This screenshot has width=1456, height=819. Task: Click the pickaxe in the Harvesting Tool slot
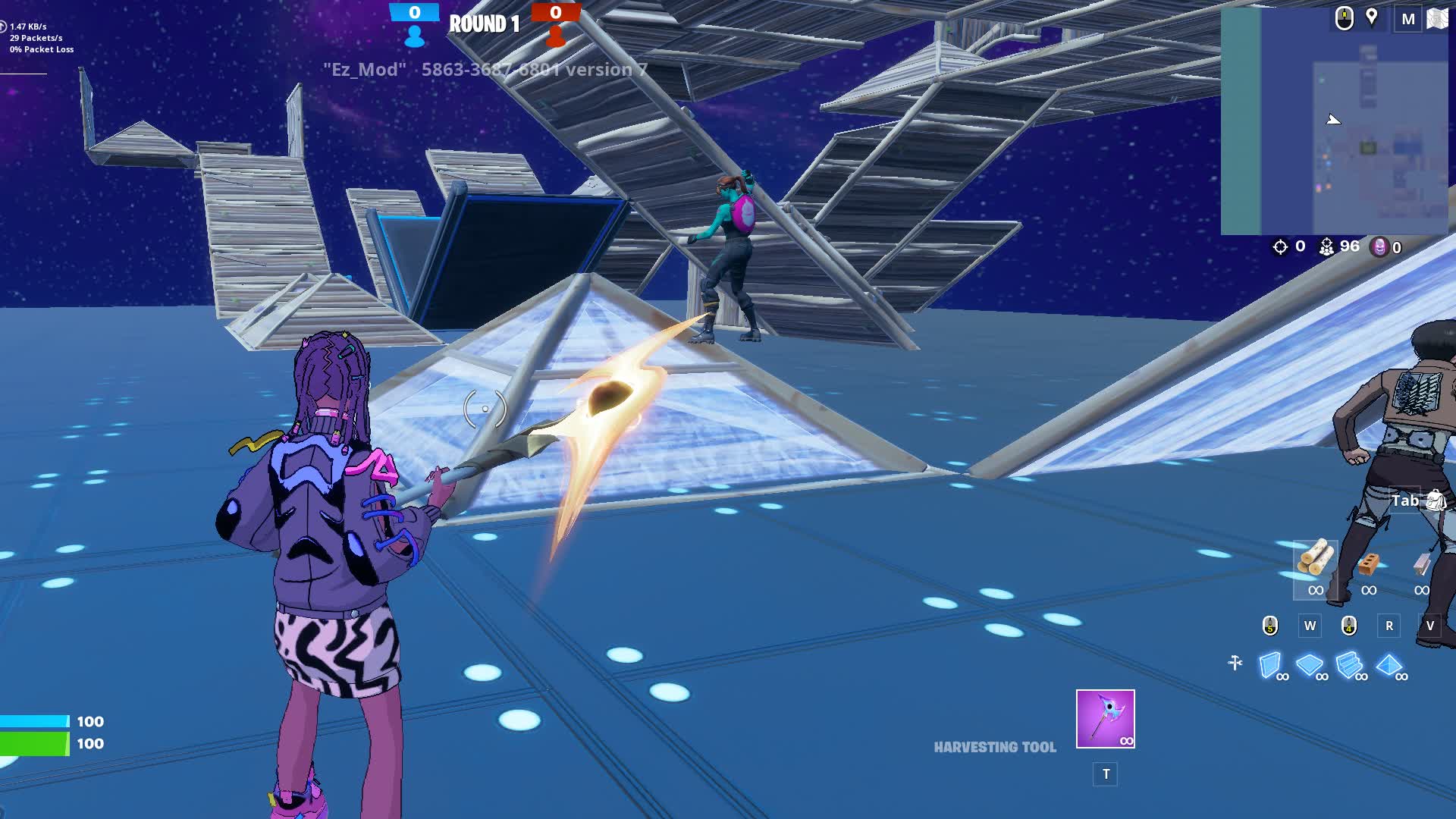1103,719
